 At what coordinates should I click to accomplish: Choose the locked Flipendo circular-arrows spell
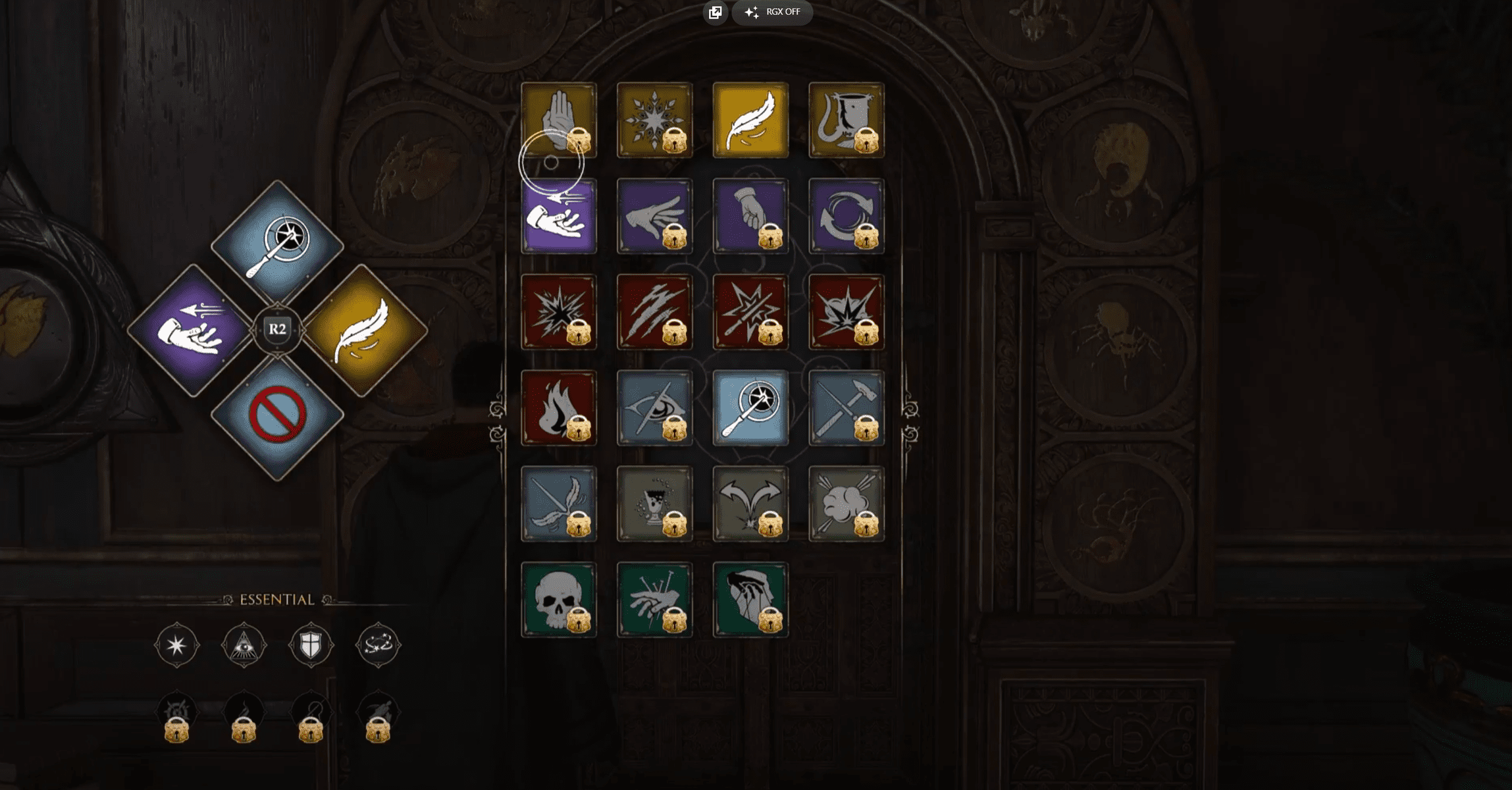[846, 216]
